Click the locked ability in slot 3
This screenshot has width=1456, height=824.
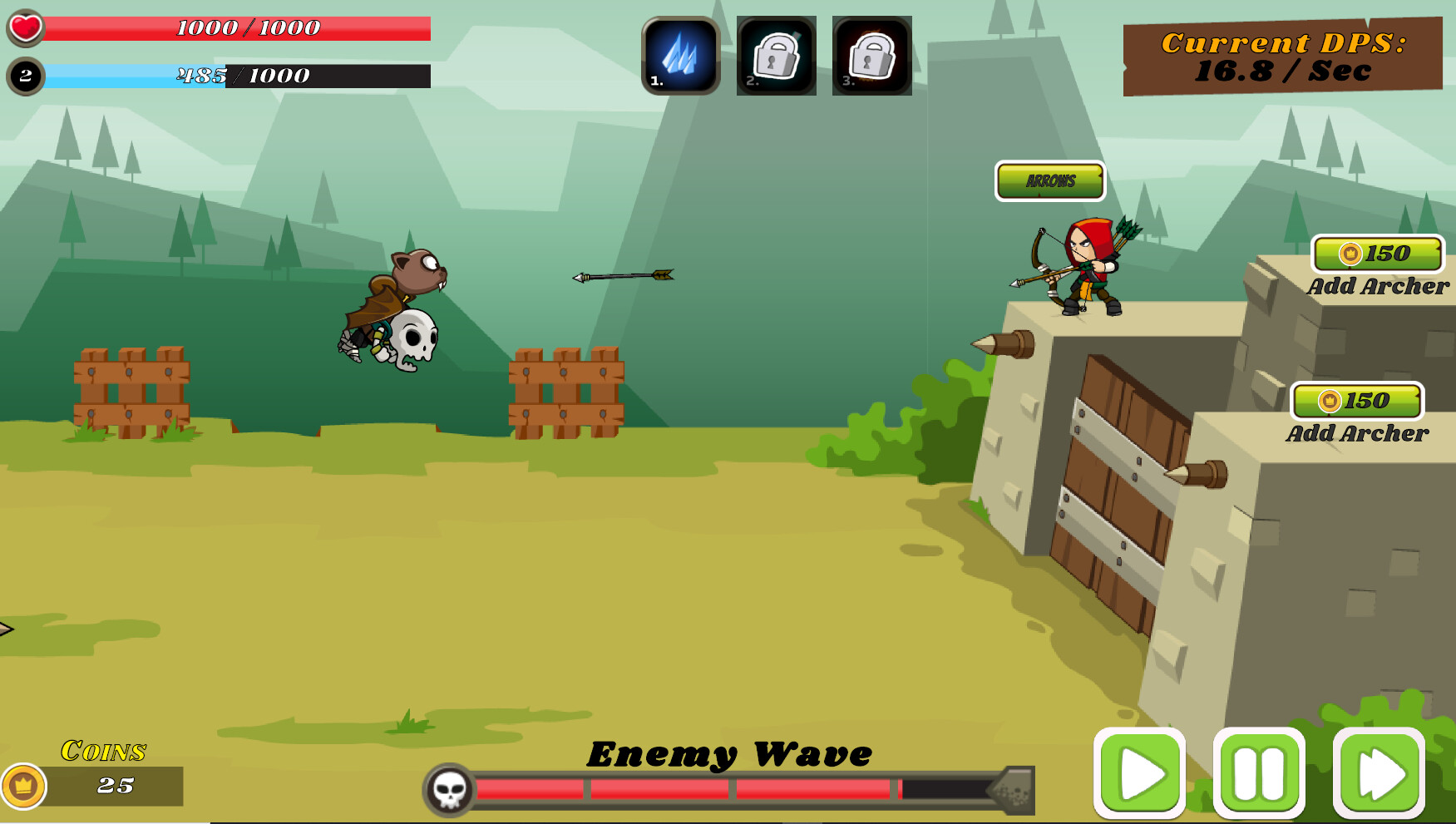871,57
